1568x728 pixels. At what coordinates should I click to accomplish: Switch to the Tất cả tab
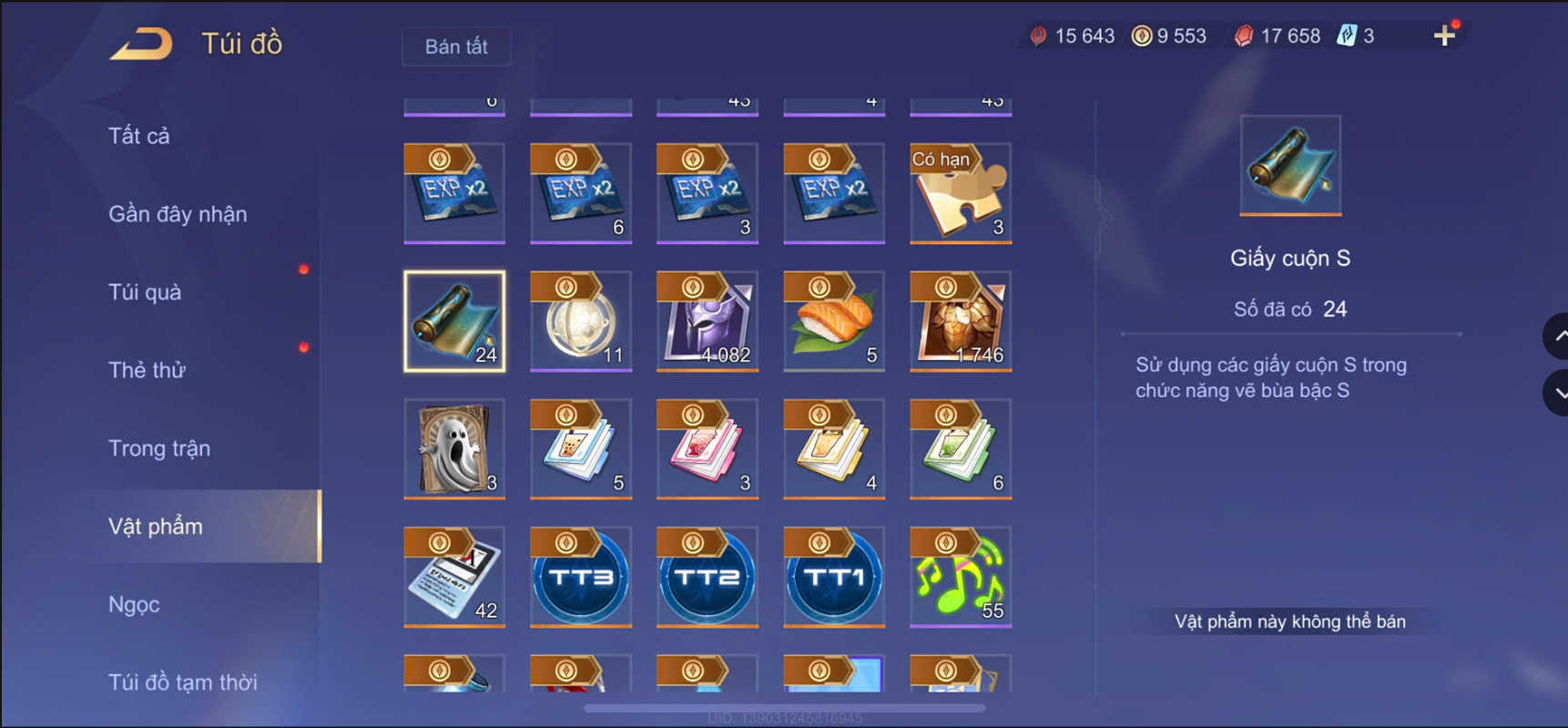coord(138,135)
